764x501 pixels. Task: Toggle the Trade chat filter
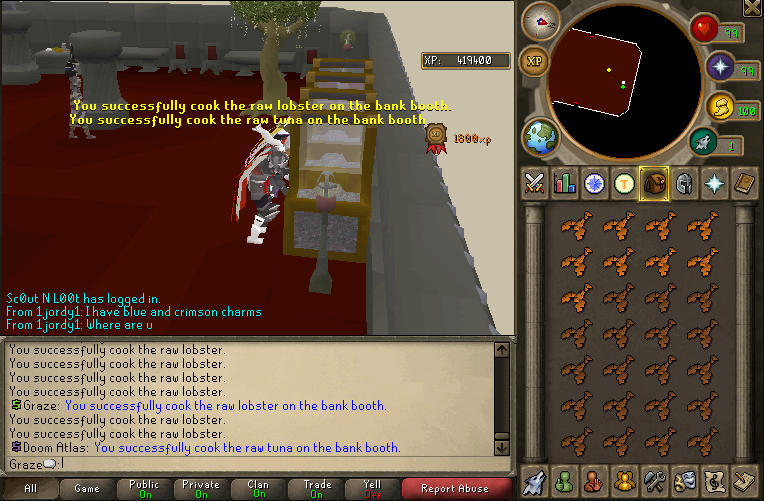pyautogui.click(x=317, y=489)
